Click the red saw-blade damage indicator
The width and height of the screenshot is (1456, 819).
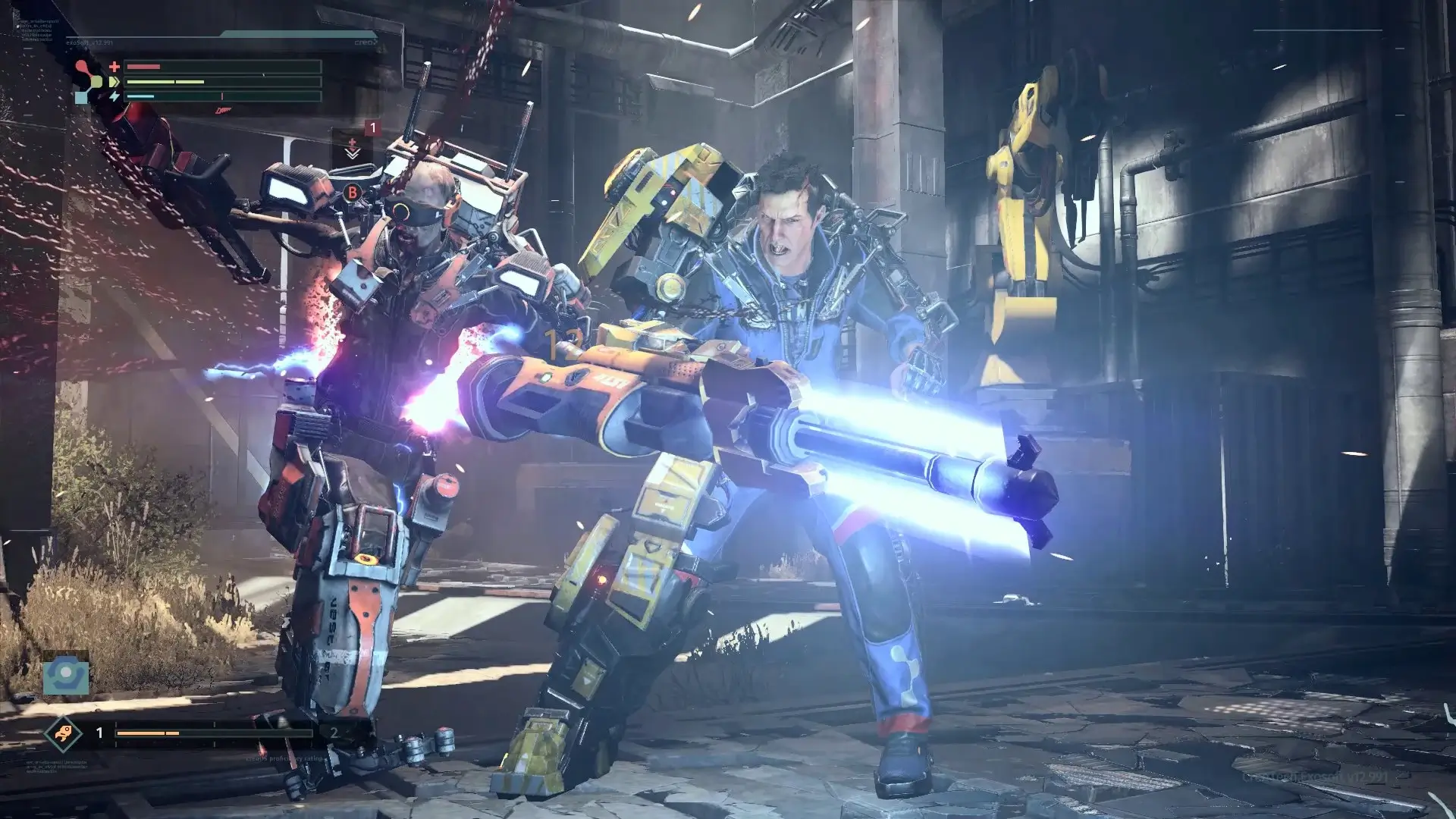point(224,111)
